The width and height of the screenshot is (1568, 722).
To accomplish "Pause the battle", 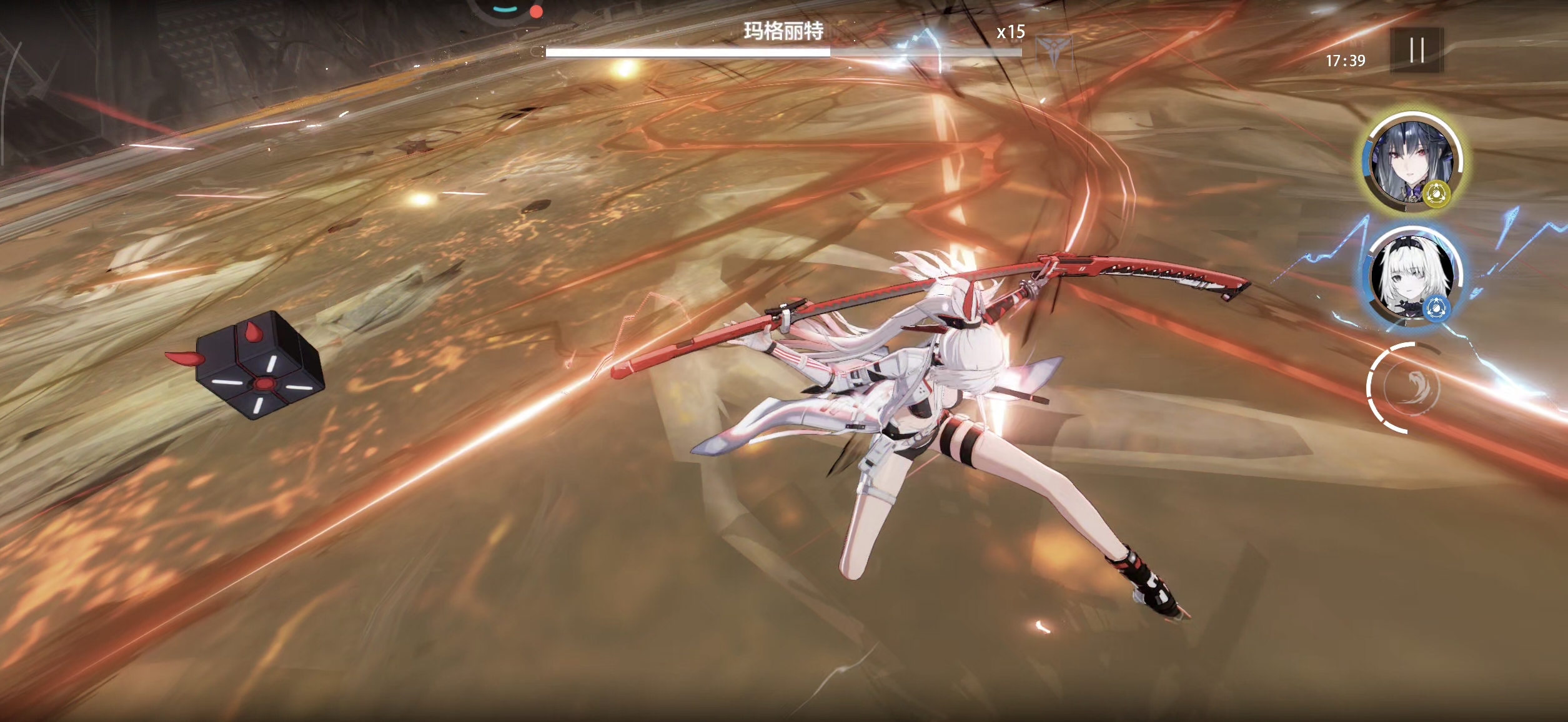I will (1416, 50).
